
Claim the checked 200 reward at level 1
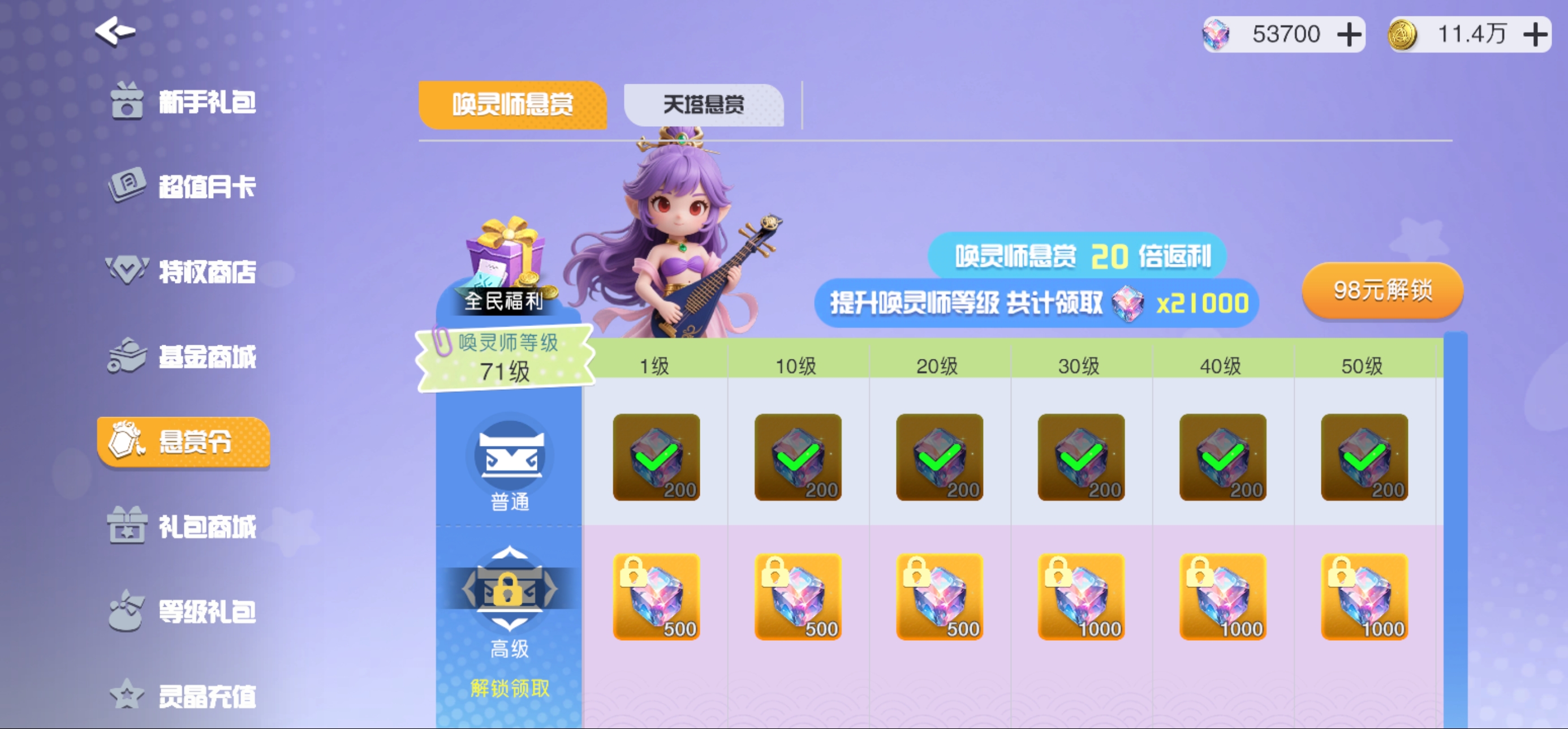coord(657,457)
